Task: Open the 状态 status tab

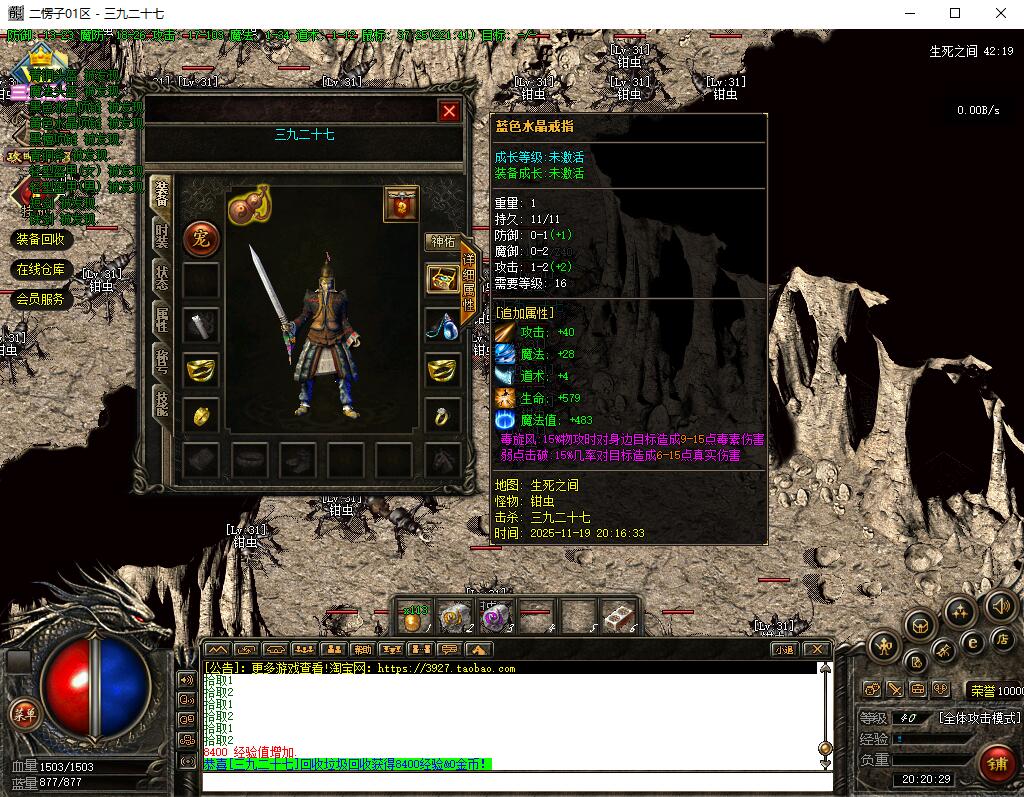Action: coord(161,277)
